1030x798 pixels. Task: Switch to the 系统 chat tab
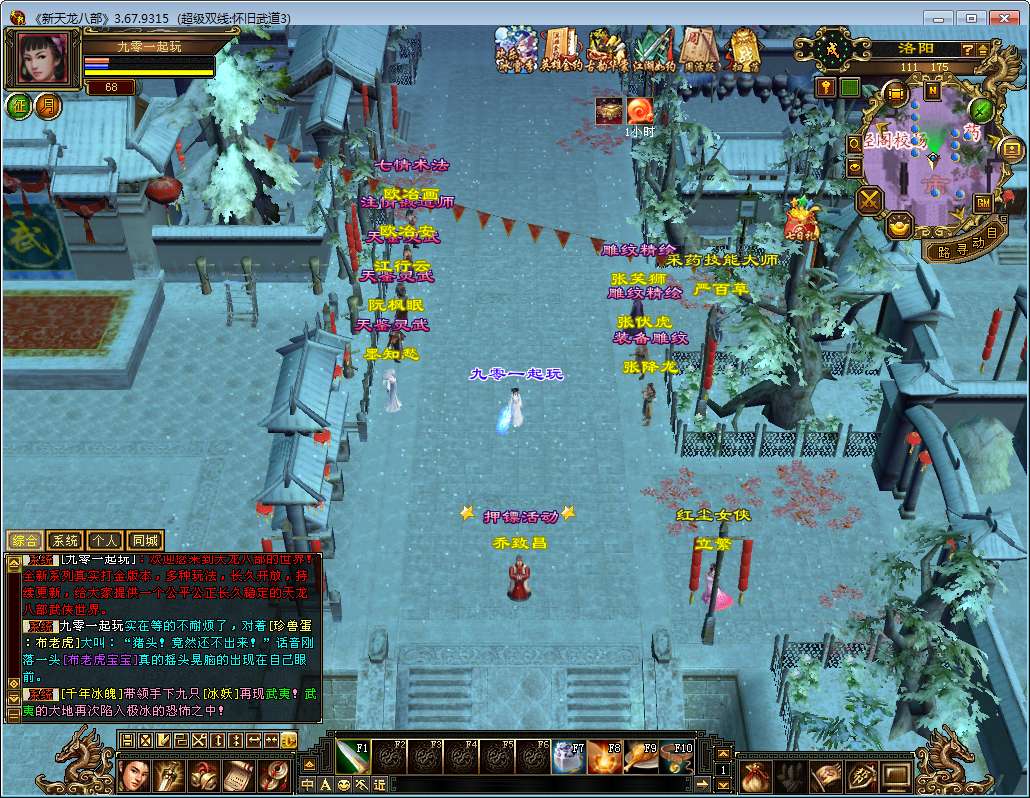(65, 540)
